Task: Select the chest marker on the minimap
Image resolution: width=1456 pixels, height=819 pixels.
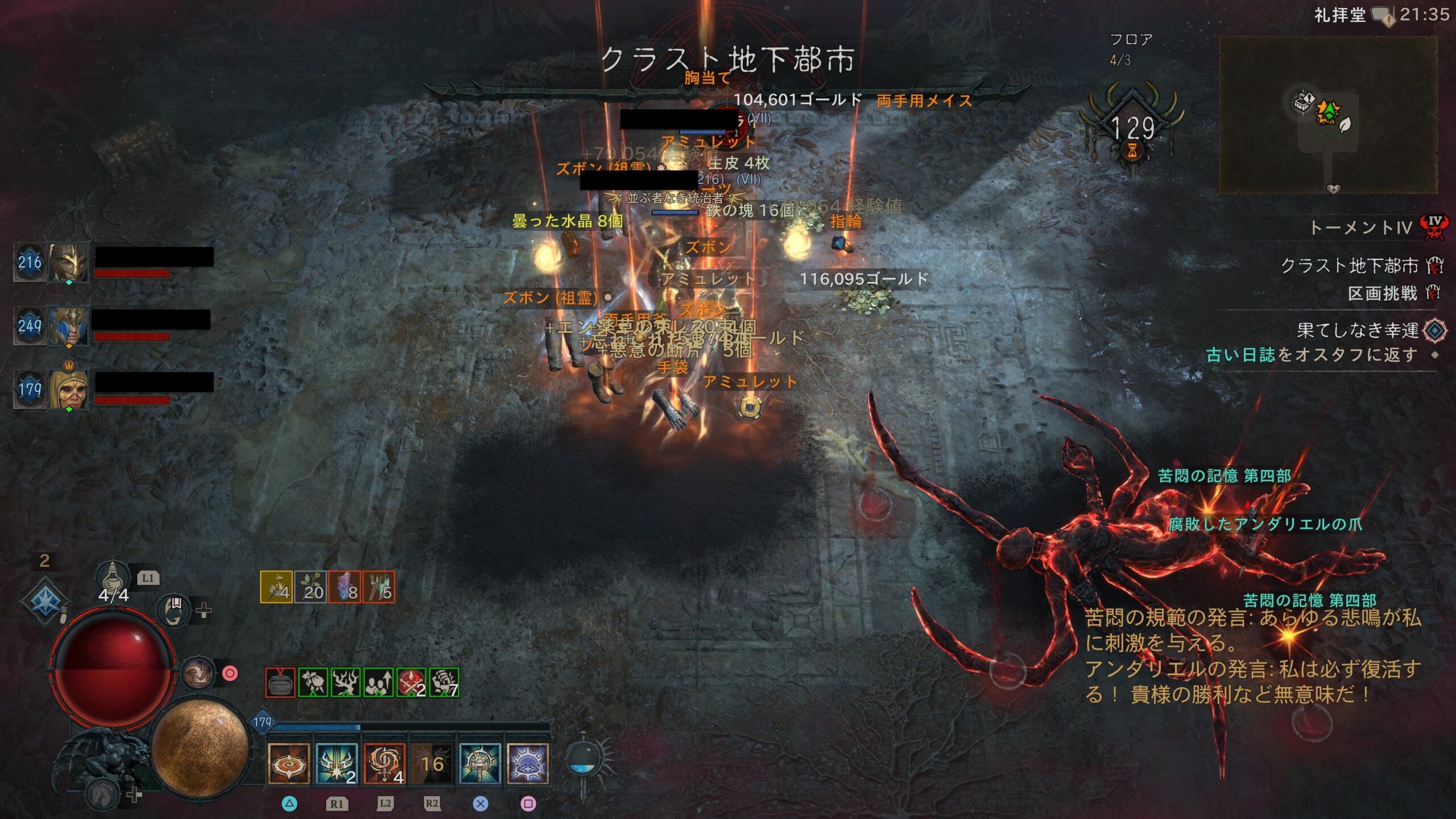Action: [1303, 103]
